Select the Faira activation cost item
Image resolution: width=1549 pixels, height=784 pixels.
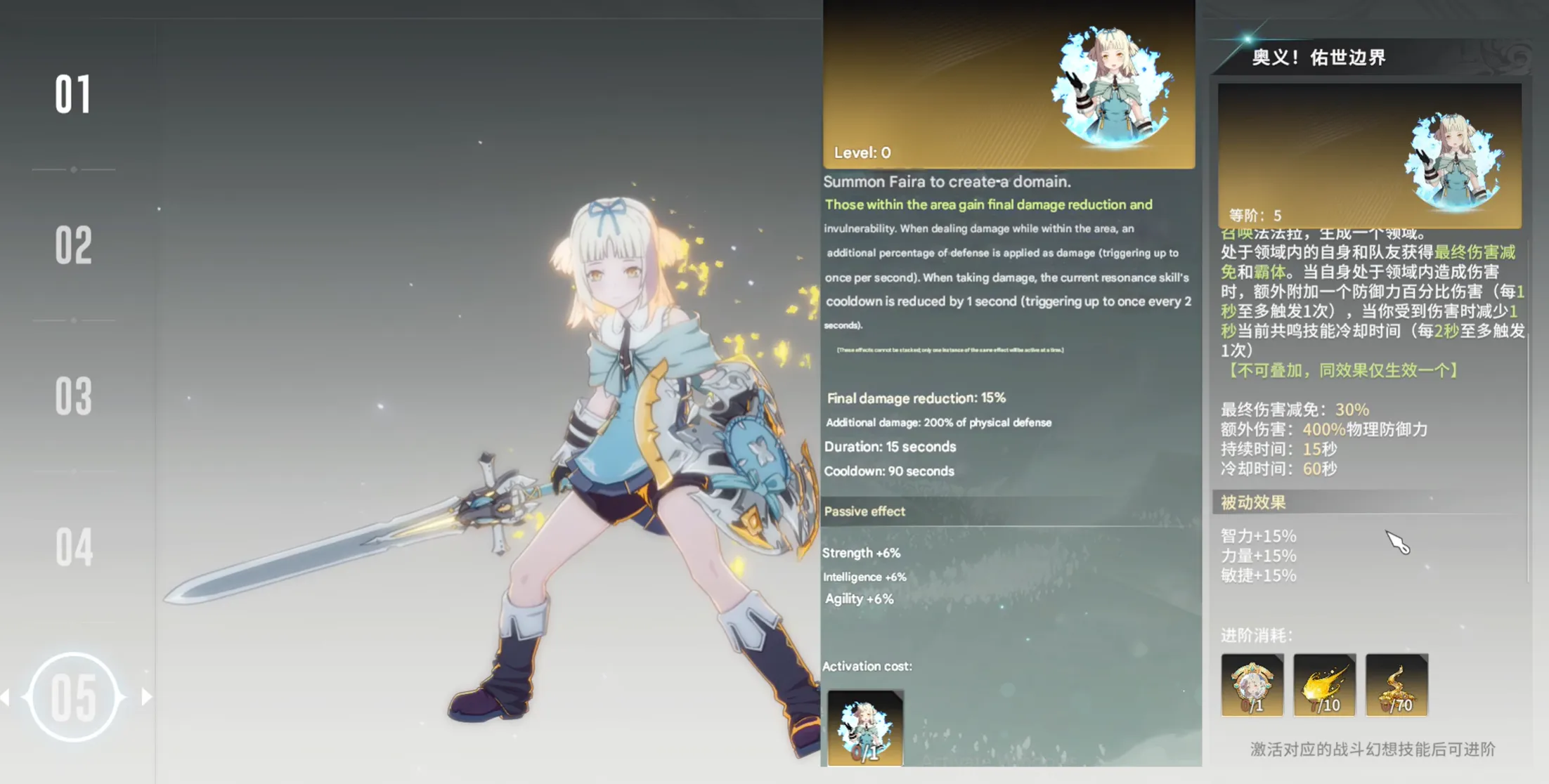point(865,728)
